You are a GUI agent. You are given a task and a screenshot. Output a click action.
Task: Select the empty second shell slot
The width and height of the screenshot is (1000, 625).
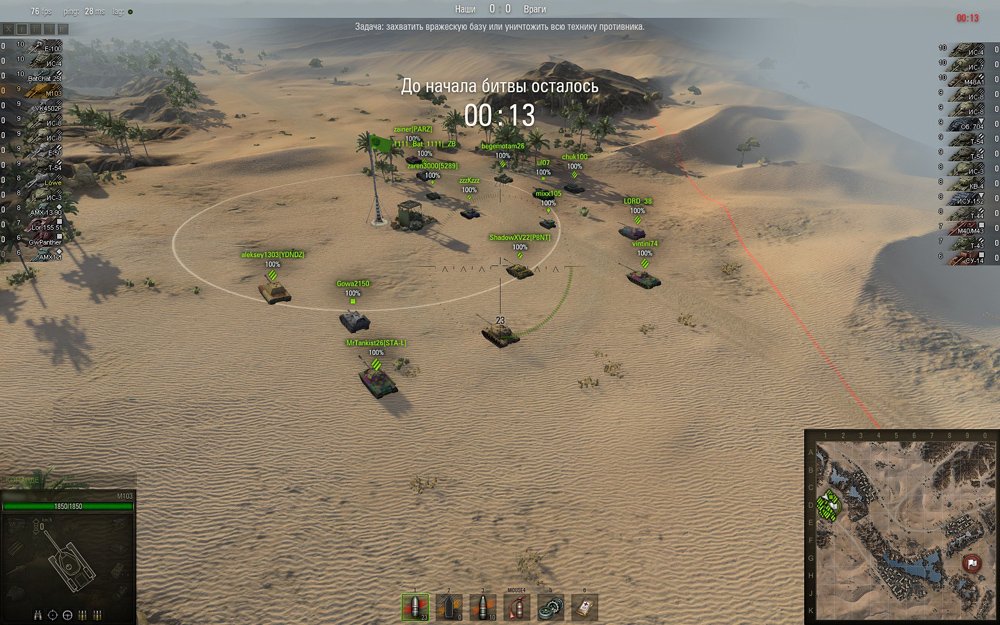pos(448,606)
